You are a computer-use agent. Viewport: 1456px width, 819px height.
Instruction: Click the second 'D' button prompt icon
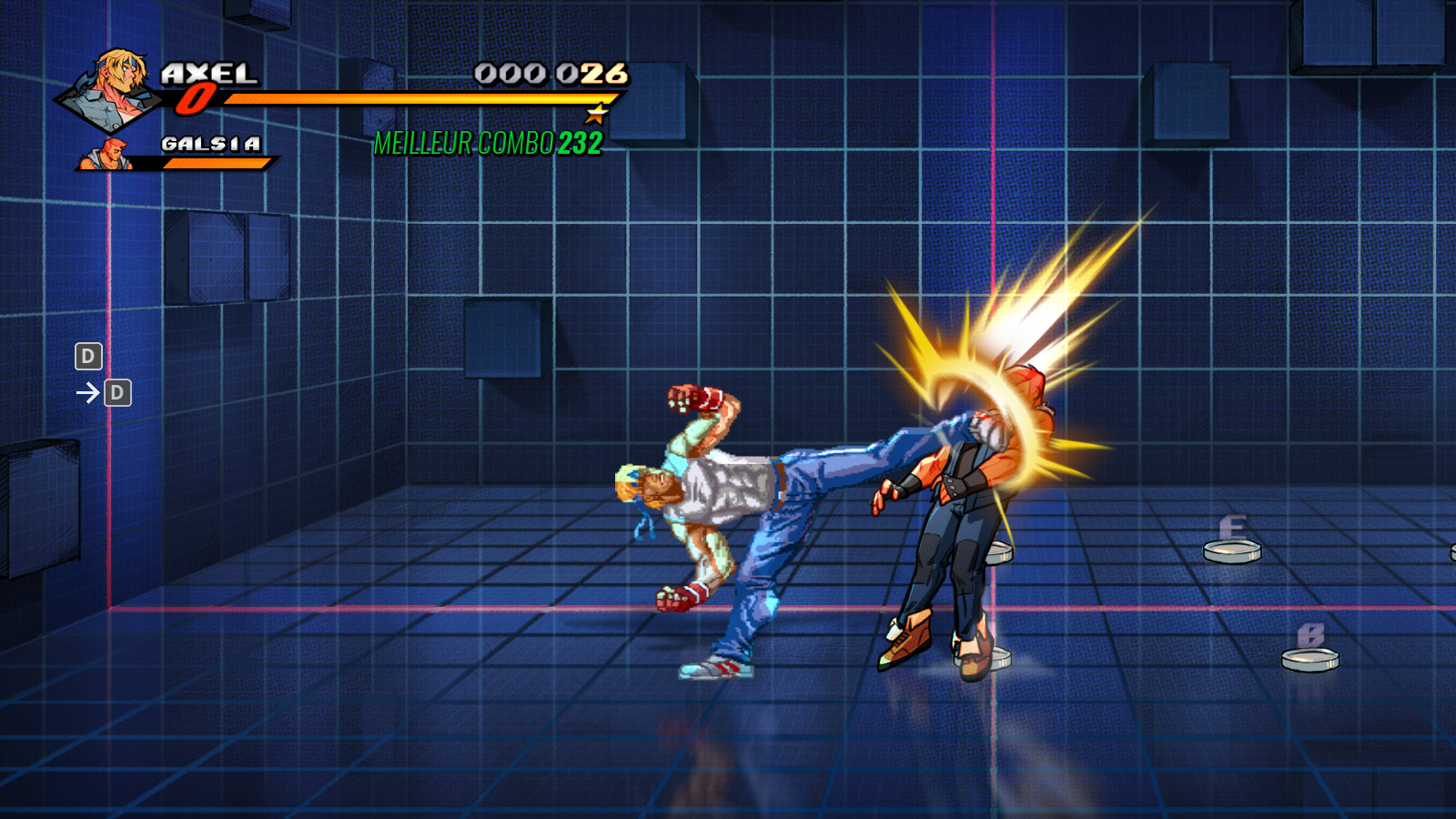[x=116, y=393]
